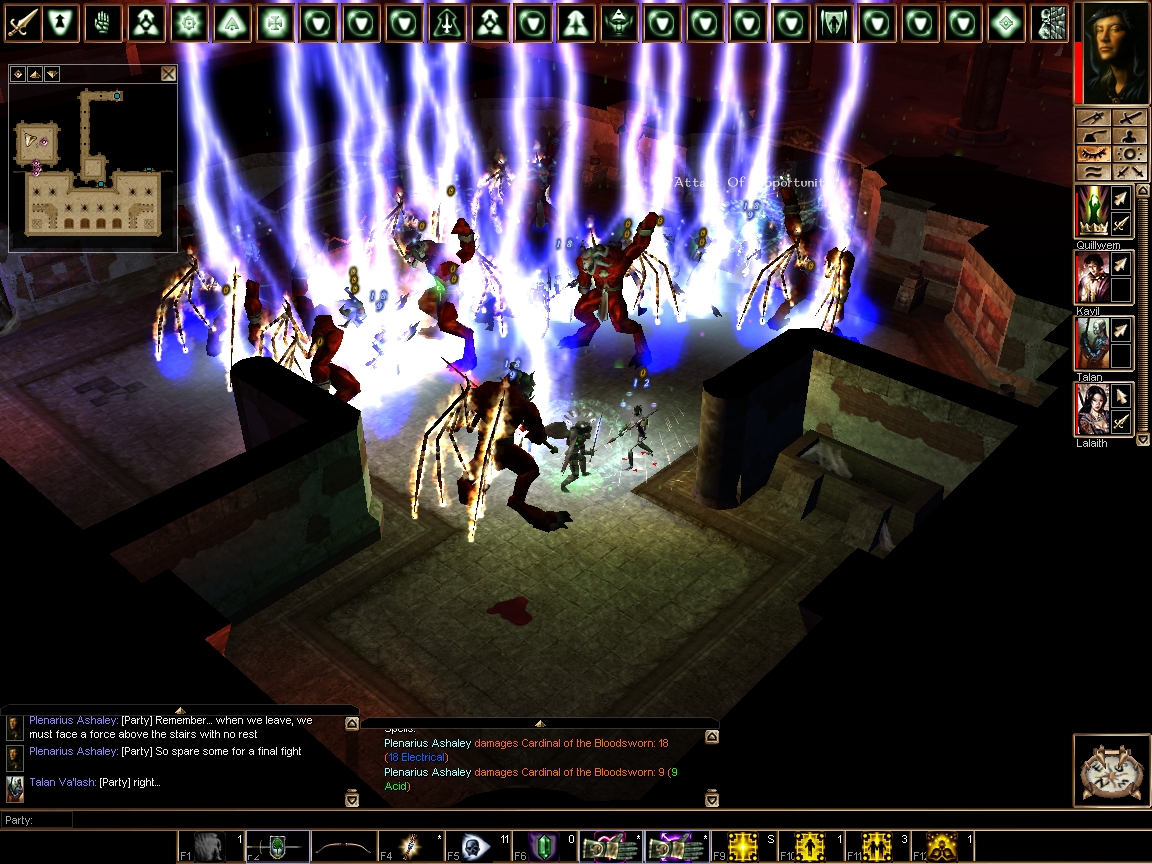Select the F2 shield quickslot
Screen dimensions: 1152x864
276,847
